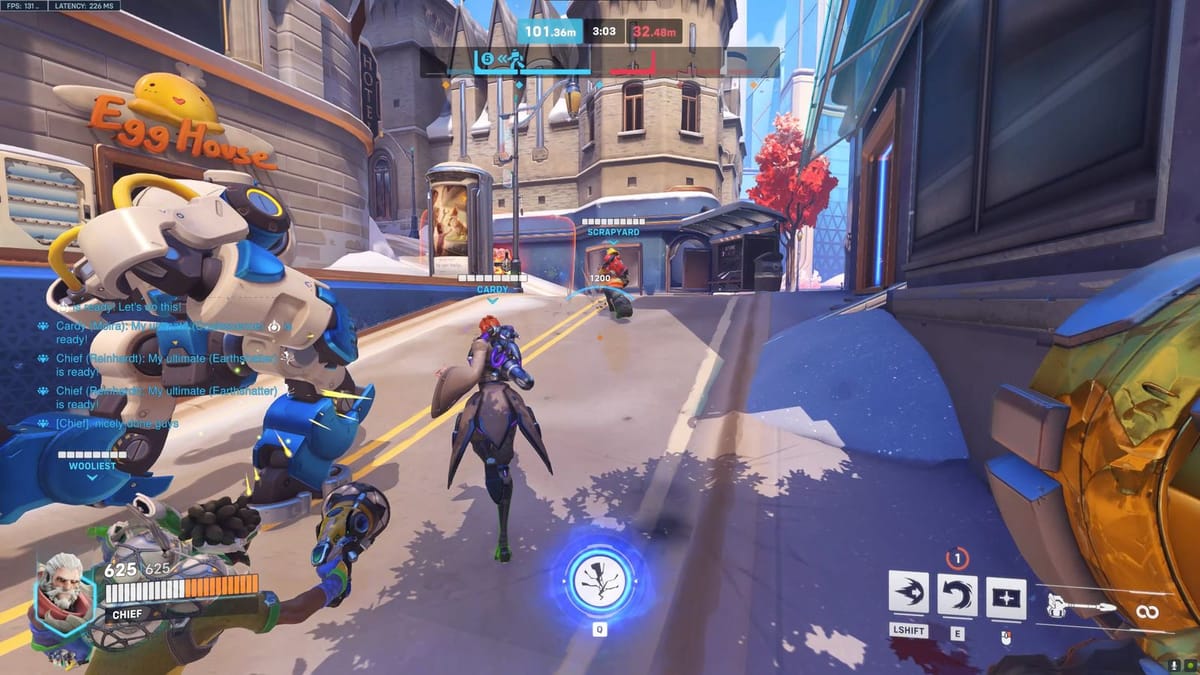The height and width of the screenshot is (675, 1200).
Task: Click the Rocket Hammer weapon icon
Action: tap(1079, 605)
